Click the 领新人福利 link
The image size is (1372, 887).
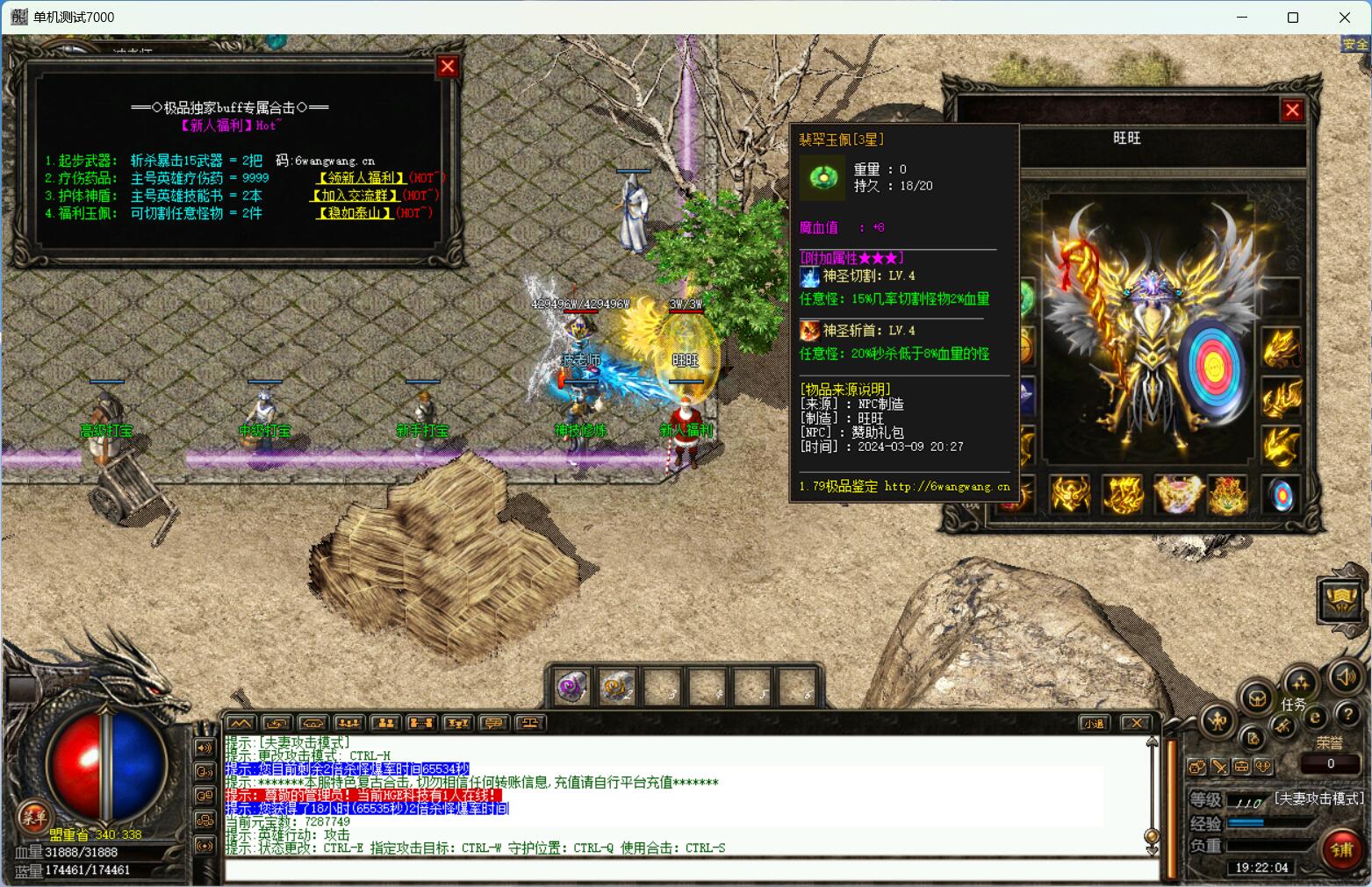click(x=360, y=178)
